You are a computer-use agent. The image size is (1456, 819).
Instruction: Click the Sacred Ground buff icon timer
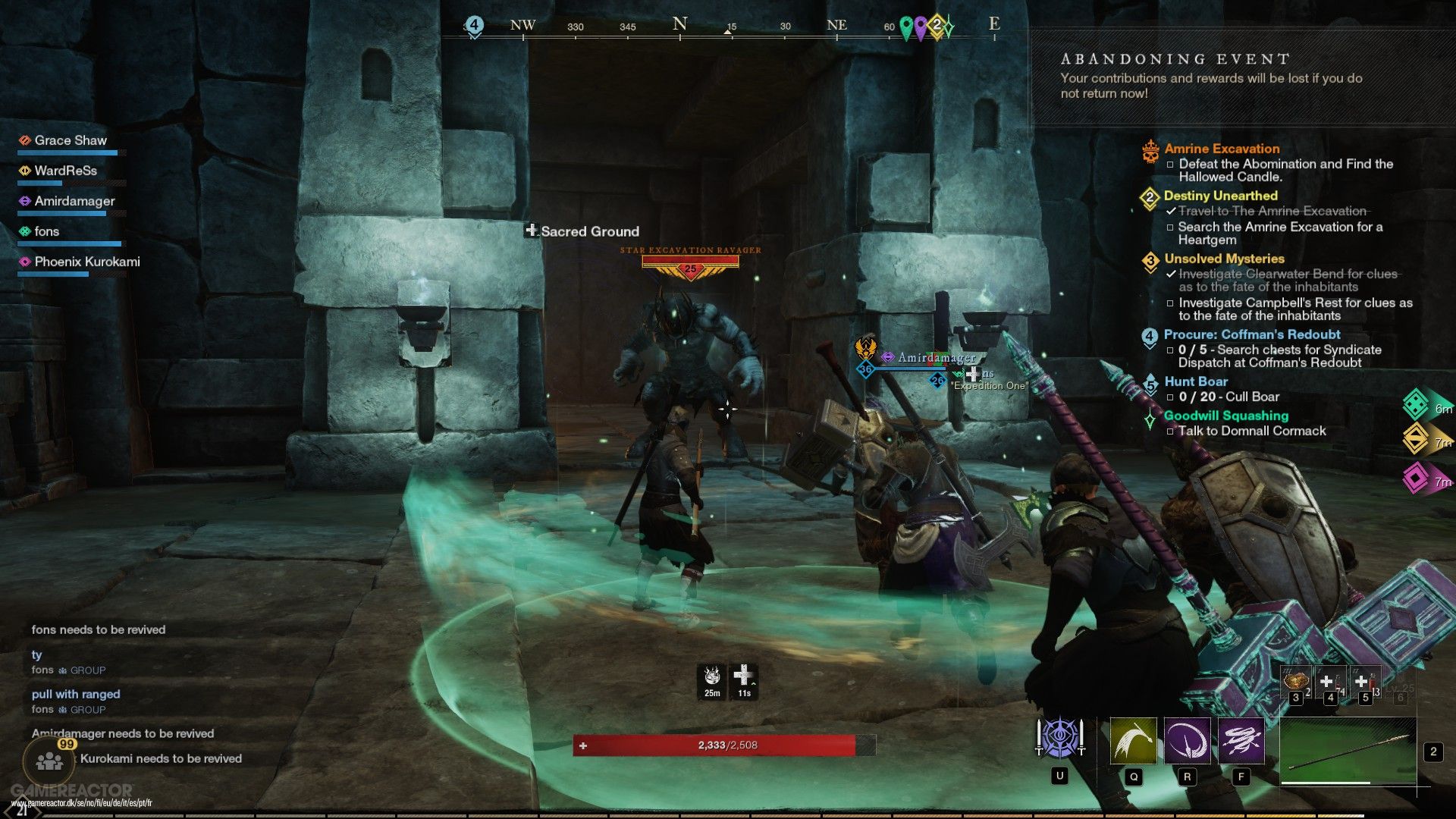(744, 680)
